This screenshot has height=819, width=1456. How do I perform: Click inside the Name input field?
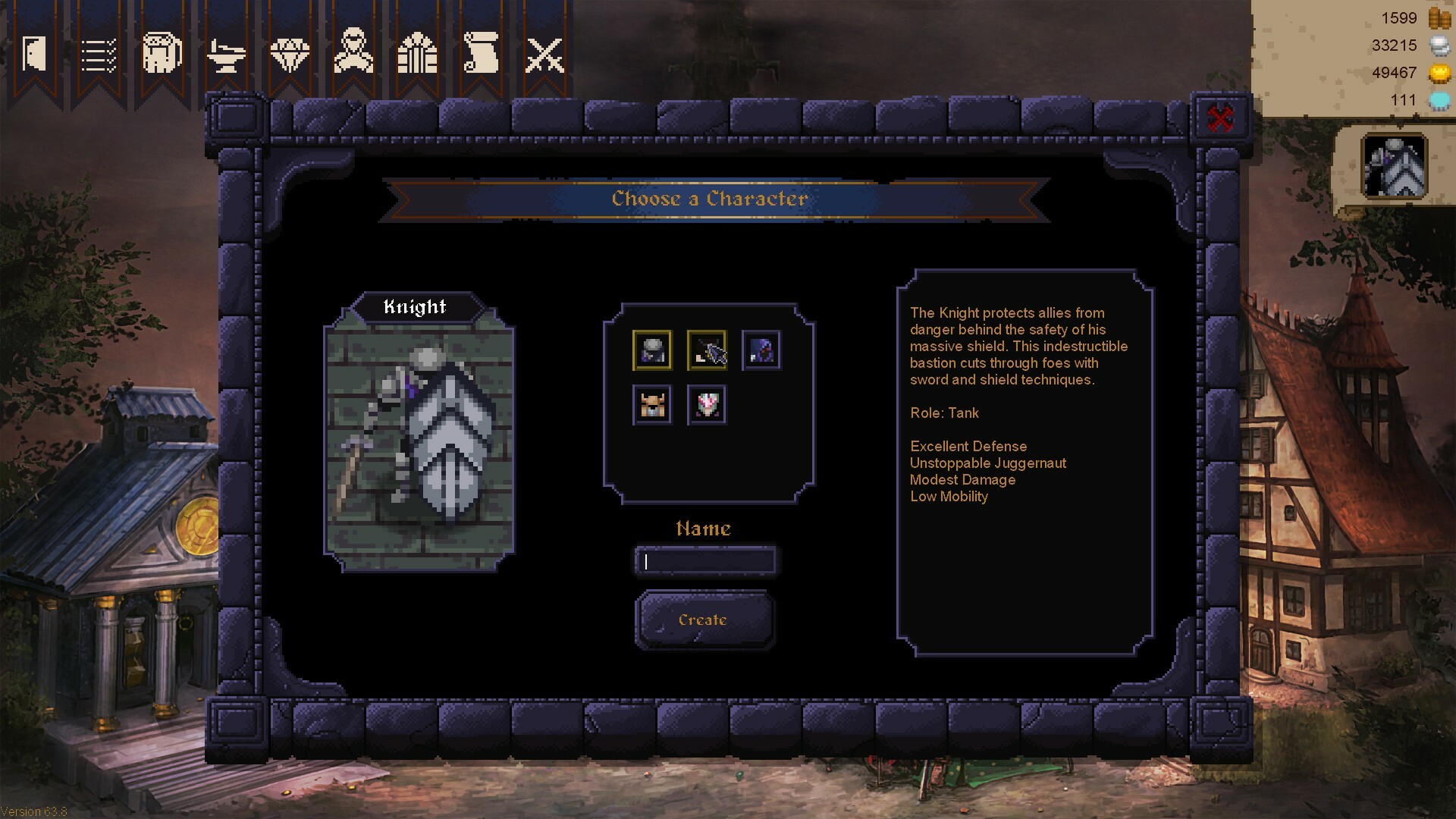pos(705,561)
